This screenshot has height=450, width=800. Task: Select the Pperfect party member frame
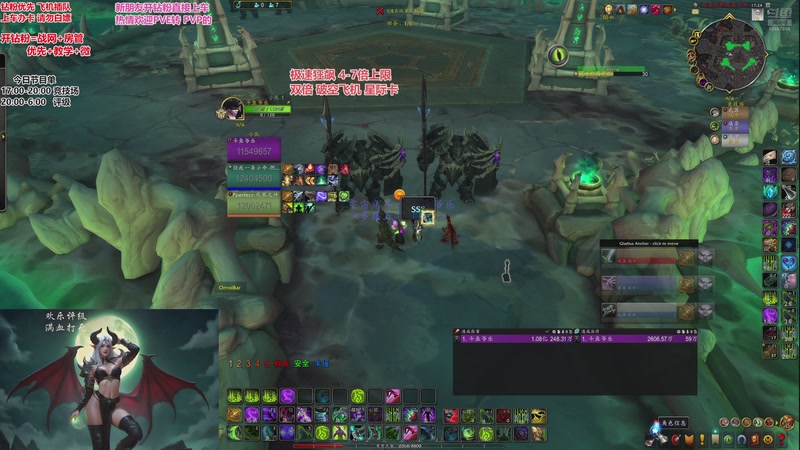(x=255, y=201)
